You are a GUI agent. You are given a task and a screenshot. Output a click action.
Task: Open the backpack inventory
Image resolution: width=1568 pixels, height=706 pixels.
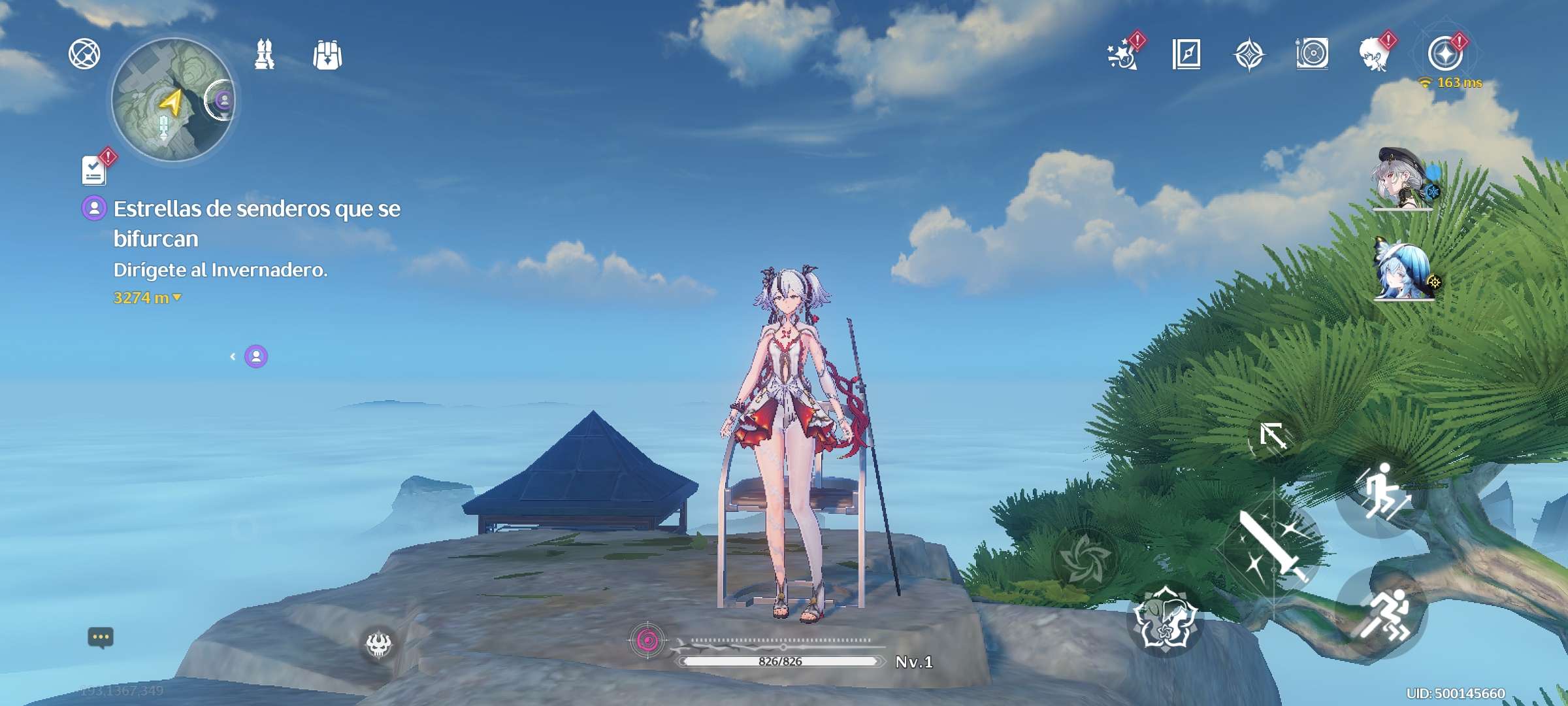pos(327,55)
